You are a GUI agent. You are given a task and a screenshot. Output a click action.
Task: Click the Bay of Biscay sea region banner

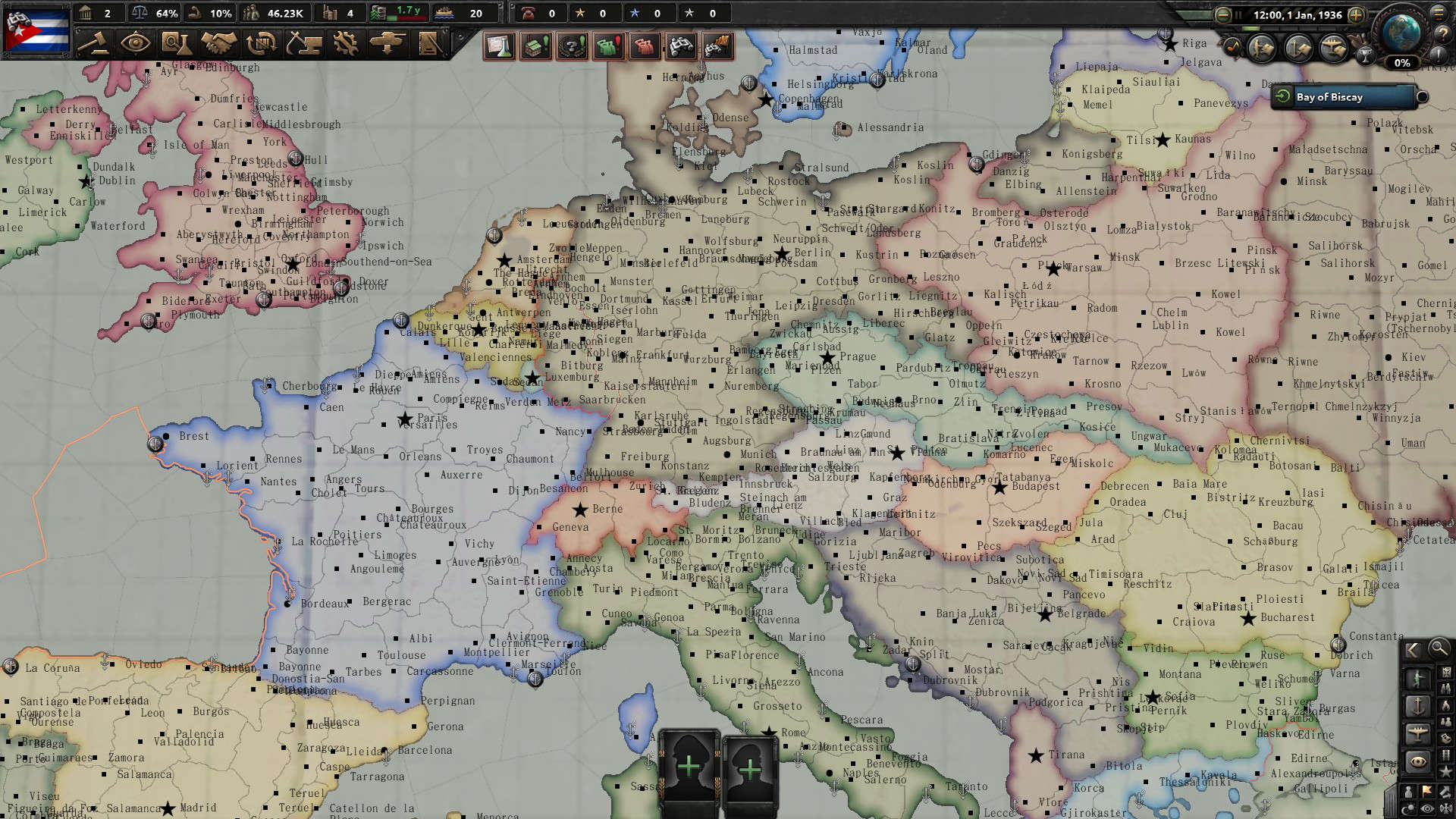tap(1345, 97)
